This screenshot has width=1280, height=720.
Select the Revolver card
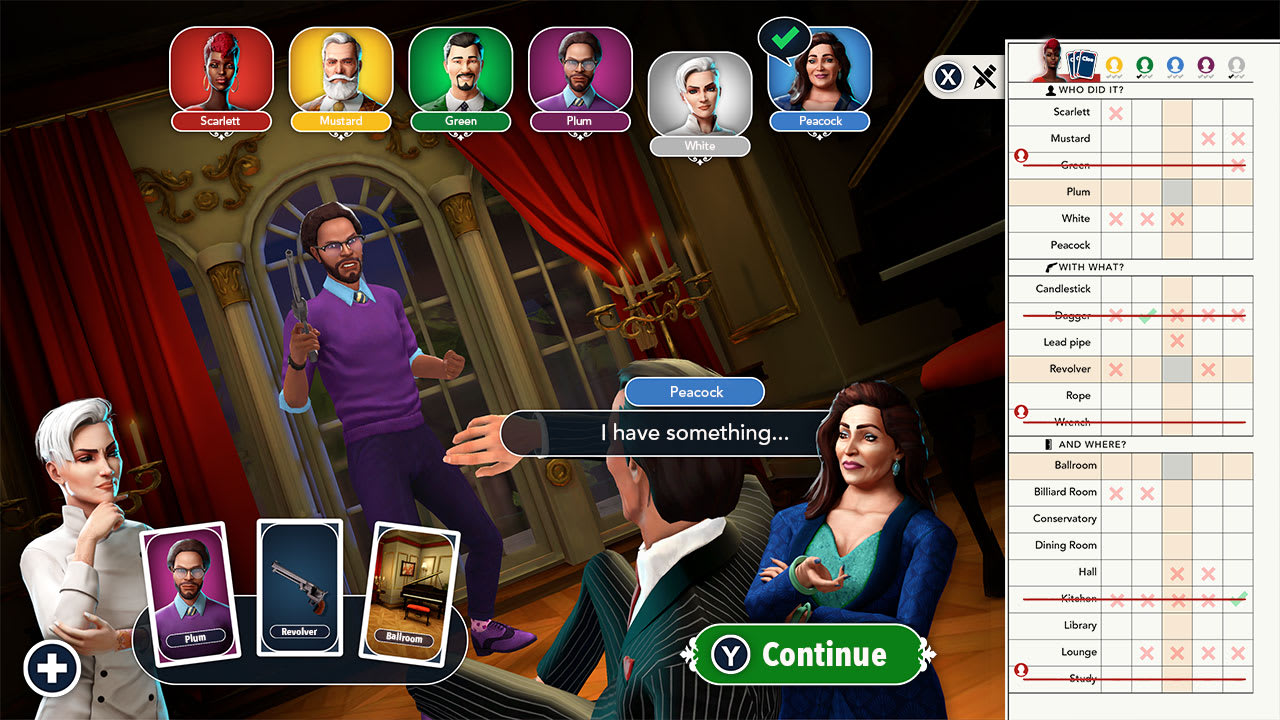(x=299, y=585)
